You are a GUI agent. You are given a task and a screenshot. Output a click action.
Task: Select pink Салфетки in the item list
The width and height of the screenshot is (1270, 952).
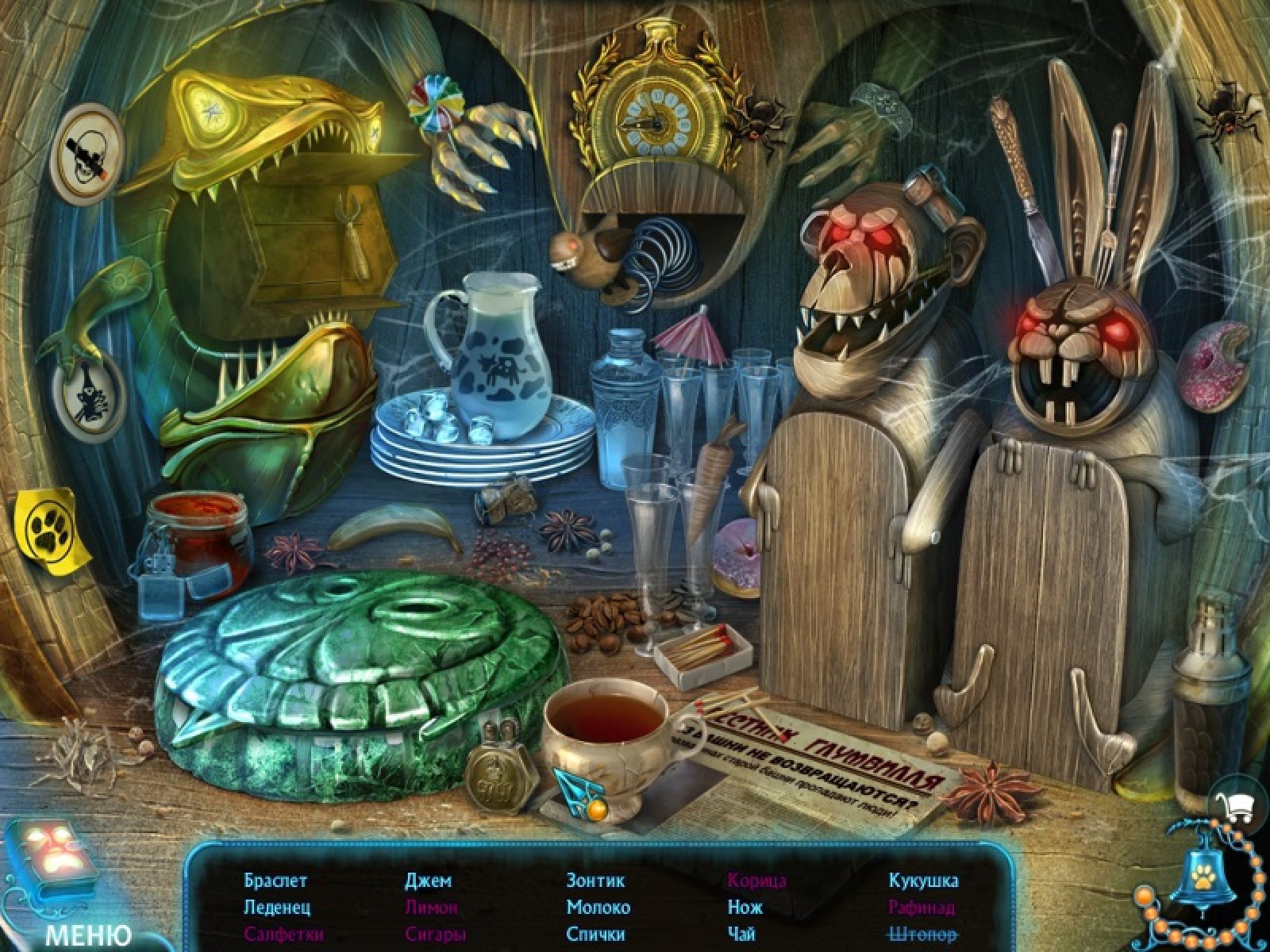(284, 934)
